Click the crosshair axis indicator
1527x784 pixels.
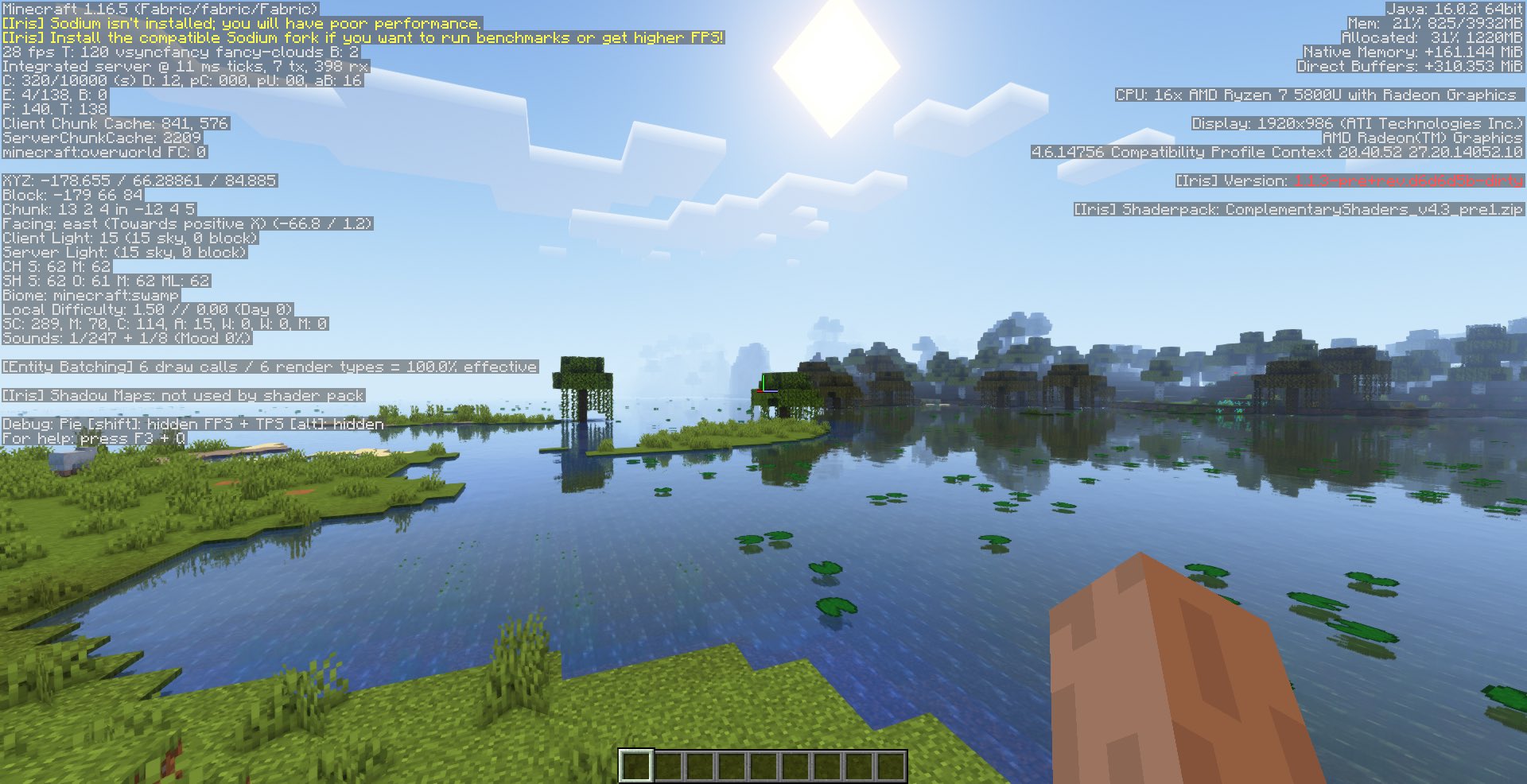763,392
